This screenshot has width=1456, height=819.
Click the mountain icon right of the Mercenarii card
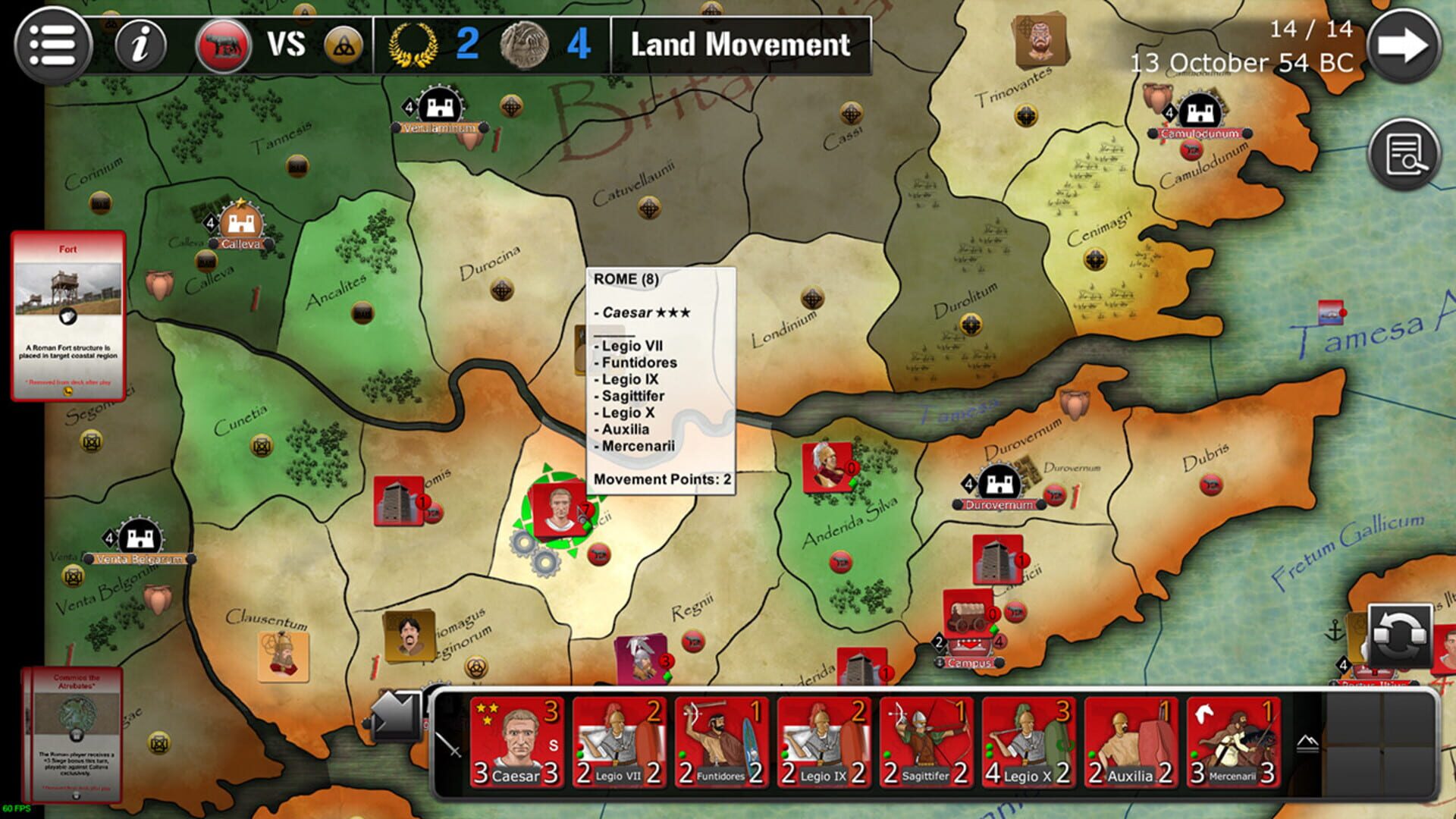click(x=1307, y=744)
